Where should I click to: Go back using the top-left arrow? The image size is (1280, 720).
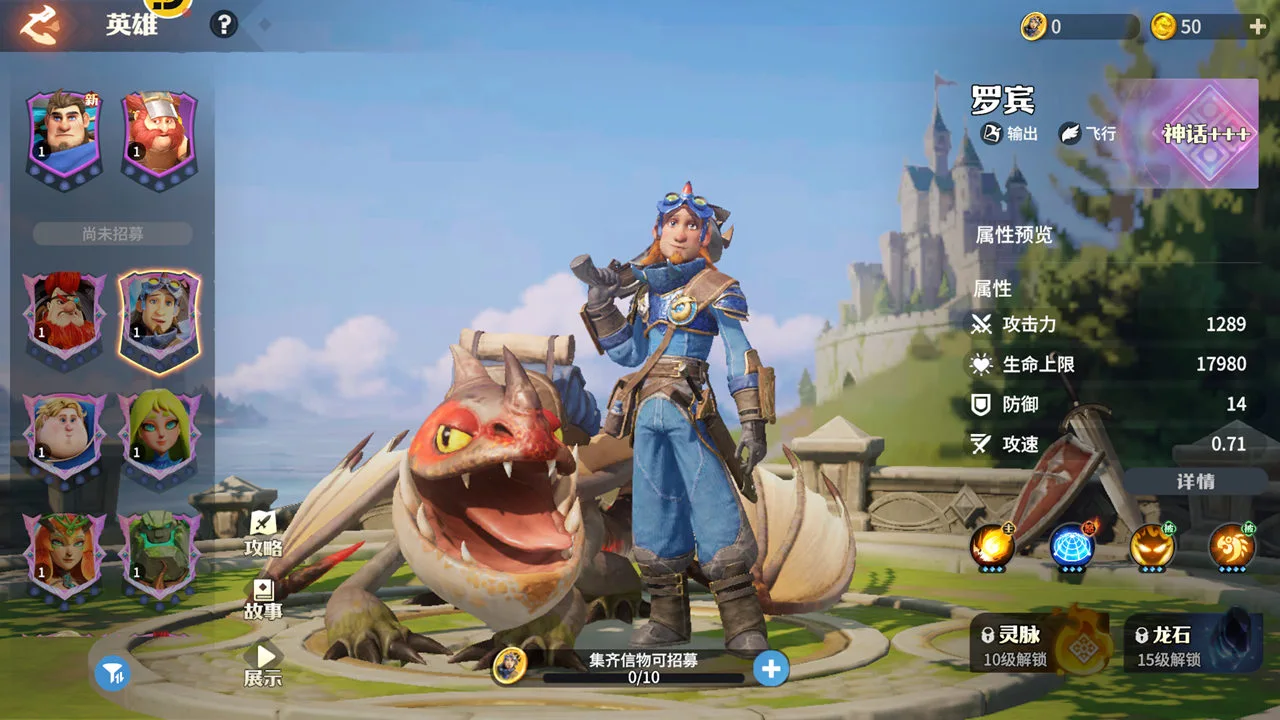click(x=40, y=25)
